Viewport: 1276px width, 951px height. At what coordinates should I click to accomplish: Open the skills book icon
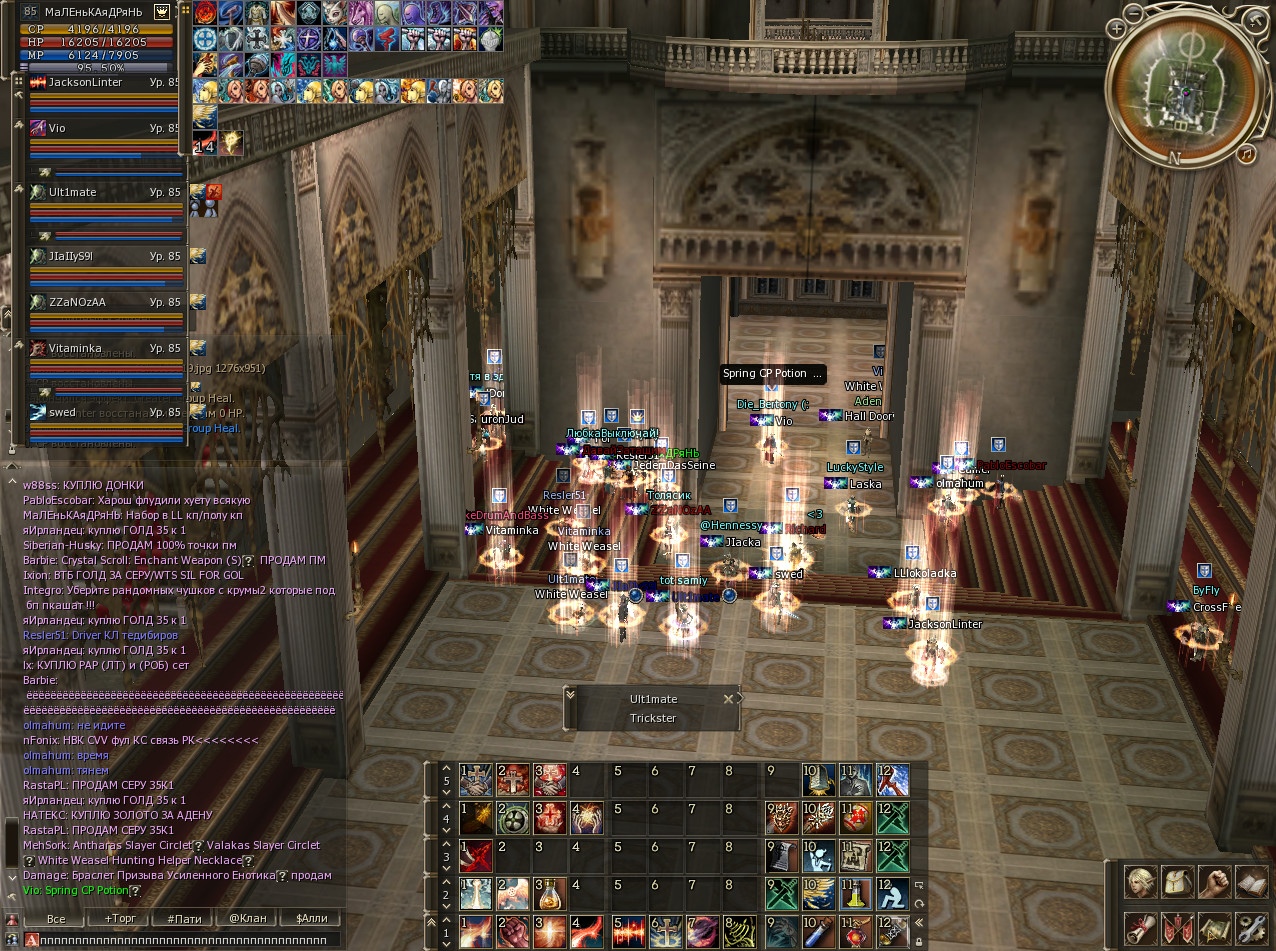[x=1251, y=883]
